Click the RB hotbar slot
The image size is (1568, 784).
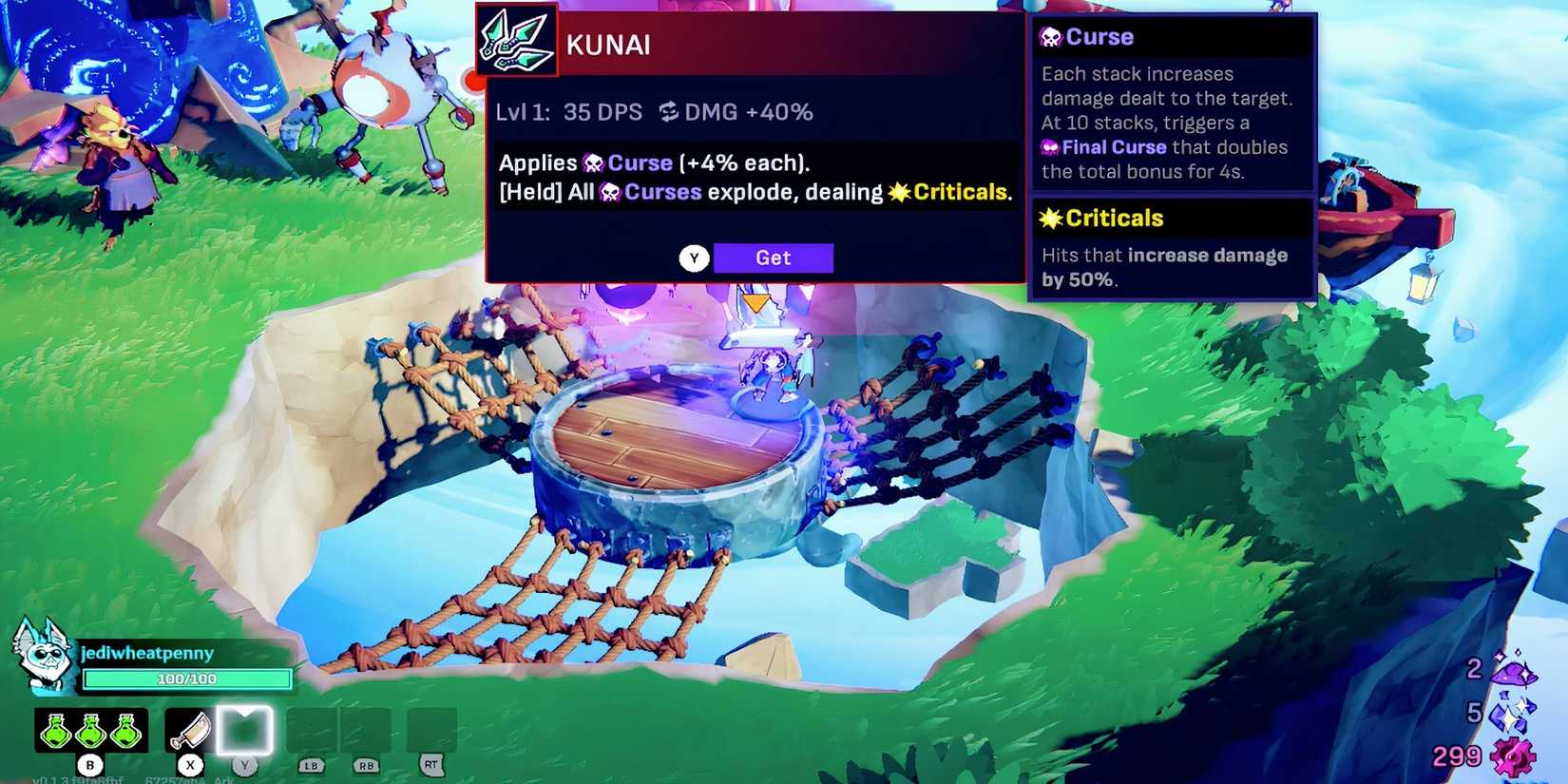pyautogui.click(x=367, y=730)
